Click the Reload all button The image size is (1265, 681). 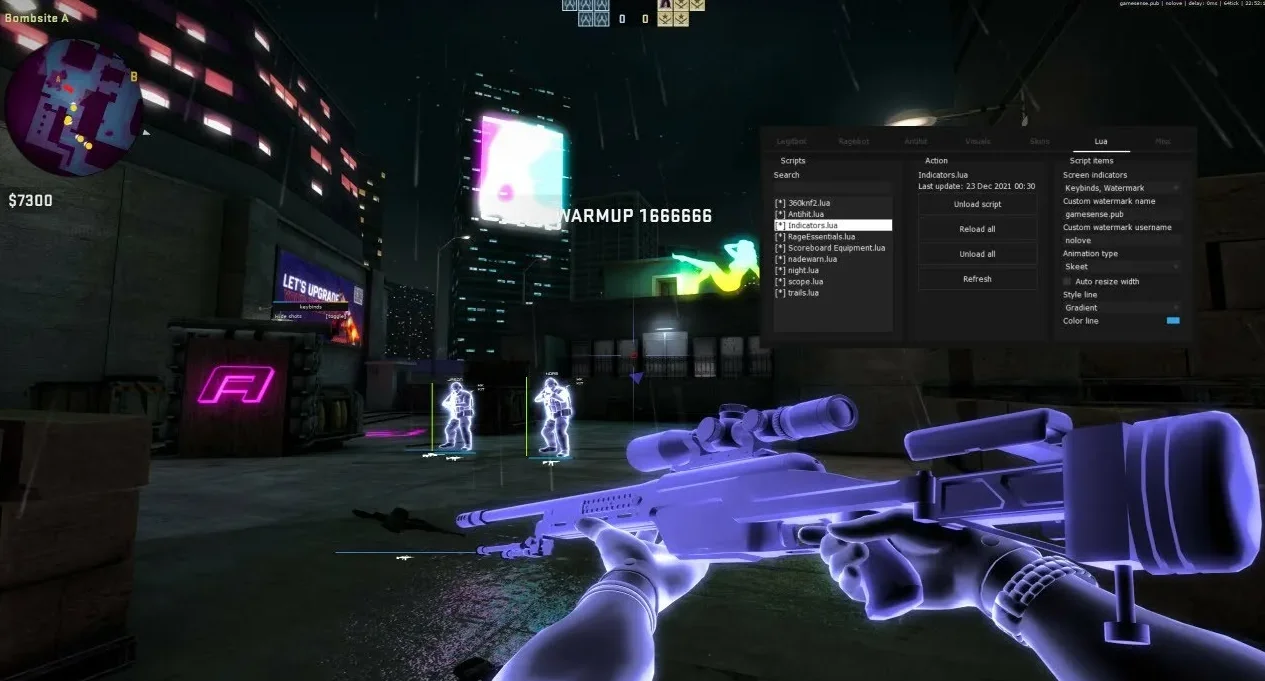(x=977, y=229)
